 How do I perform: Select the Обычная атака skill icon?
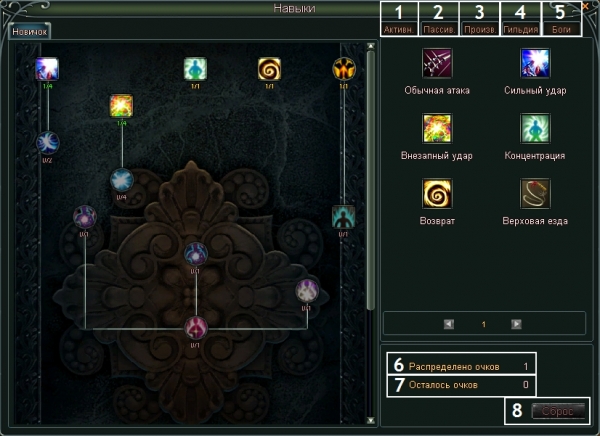click(x=438, y=65)
